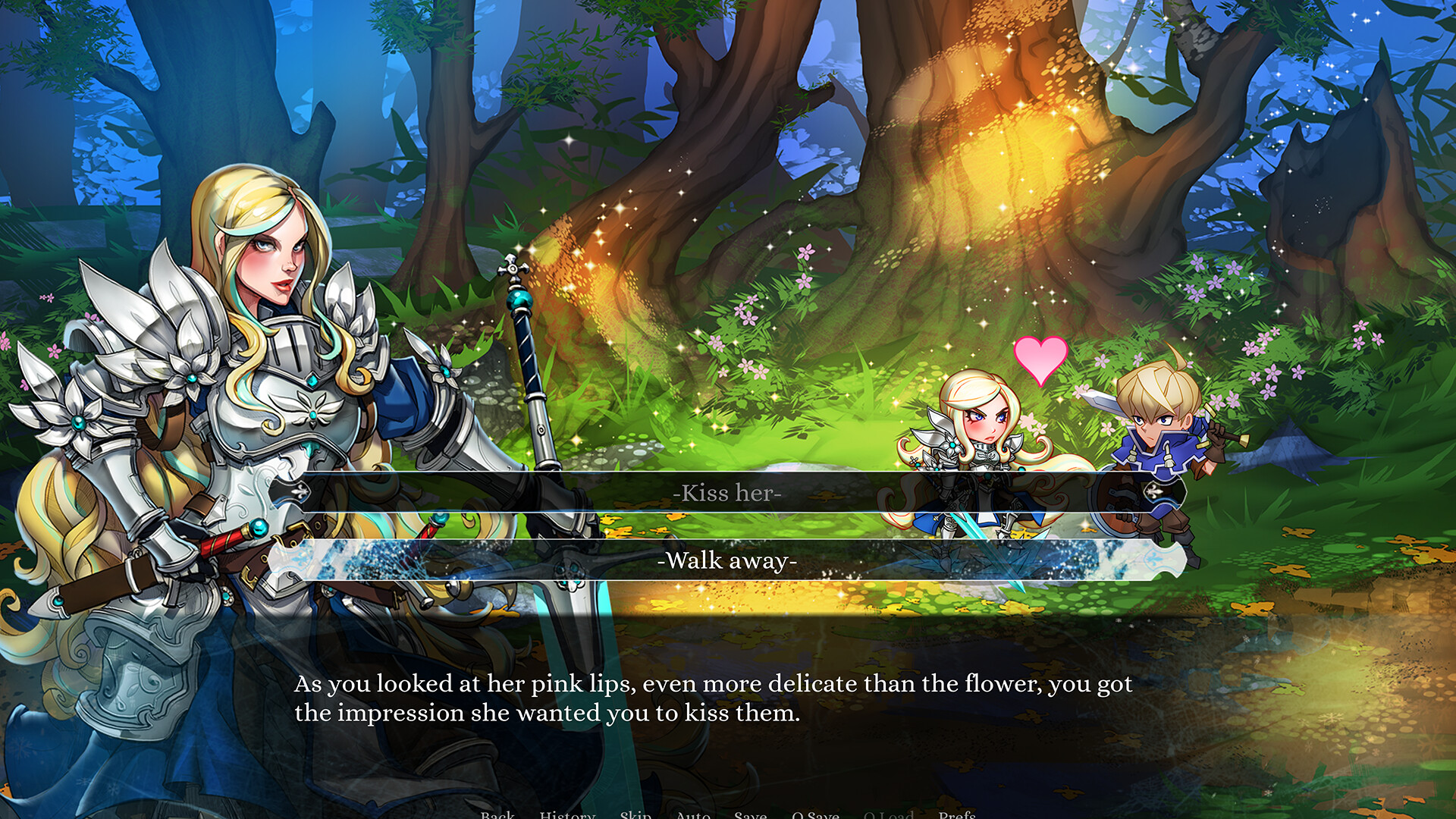Image resolution: width=1456 pixels, height=819 pixels.
Task: Go Back to the previous line
Action: 497,814
